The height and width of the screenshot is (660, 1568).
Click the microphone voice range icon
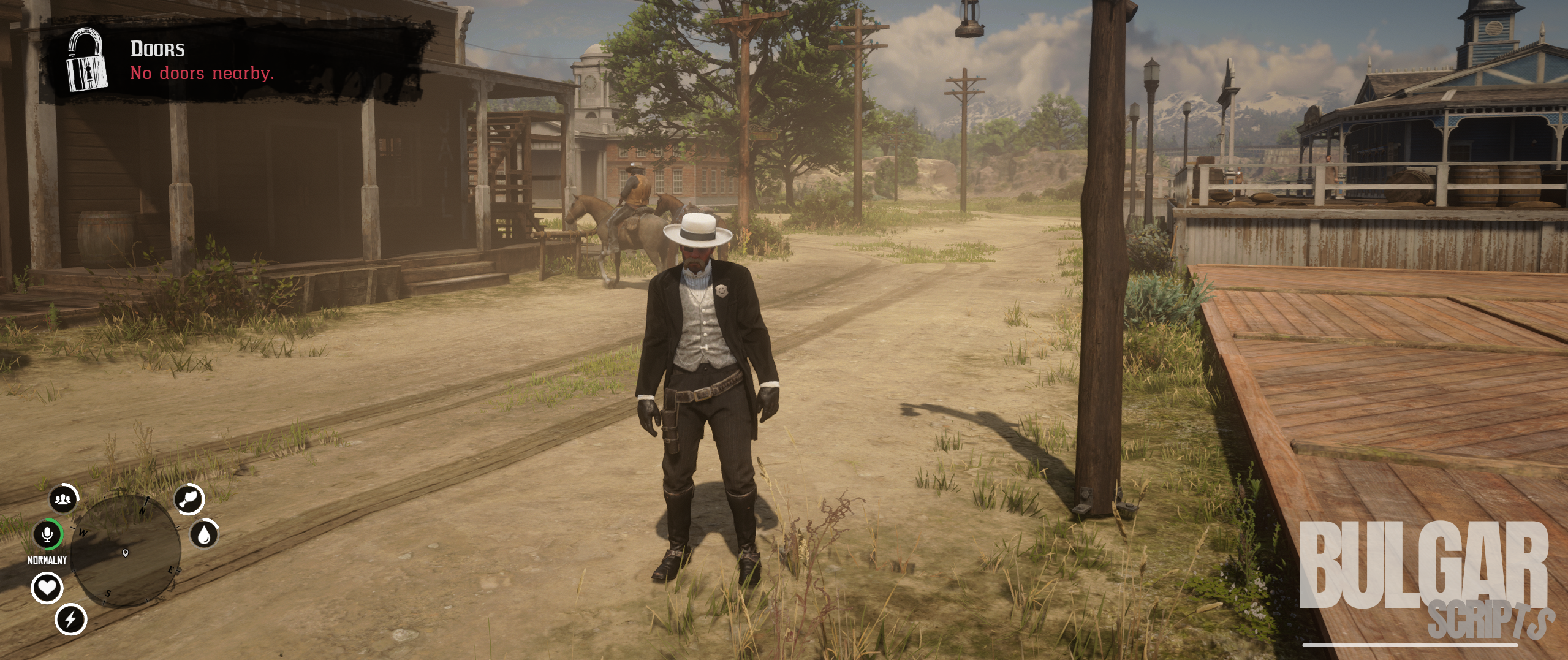47,535
